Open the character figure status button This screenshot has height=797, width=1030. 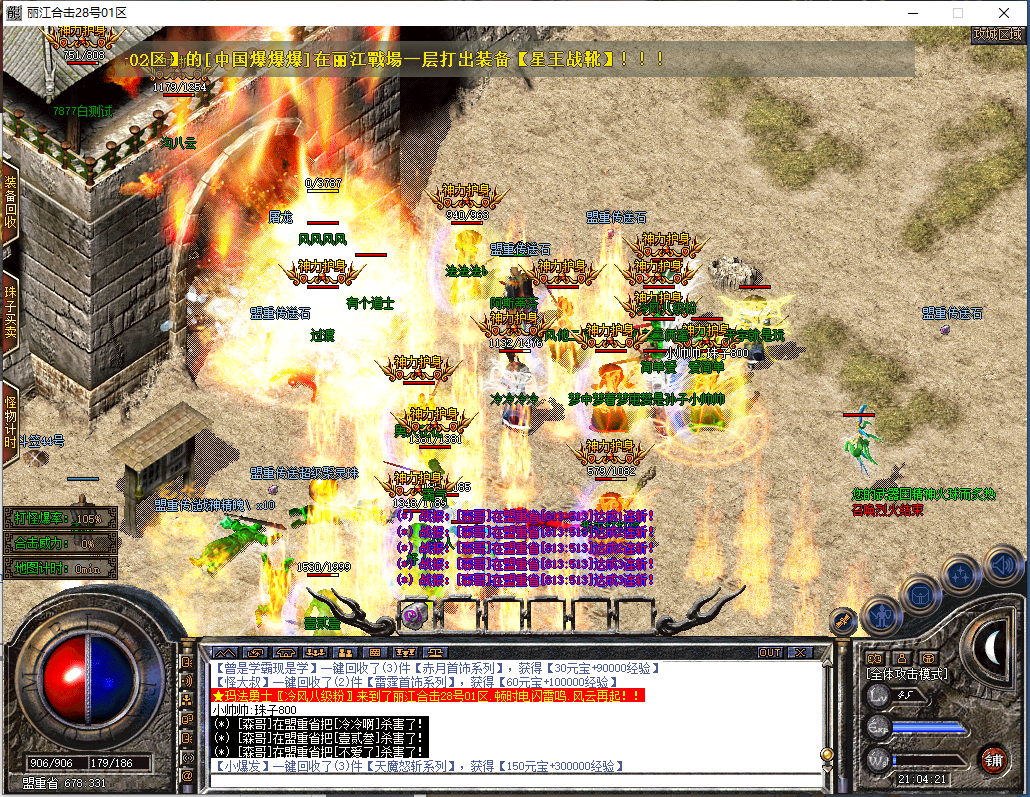coord(881,614)
